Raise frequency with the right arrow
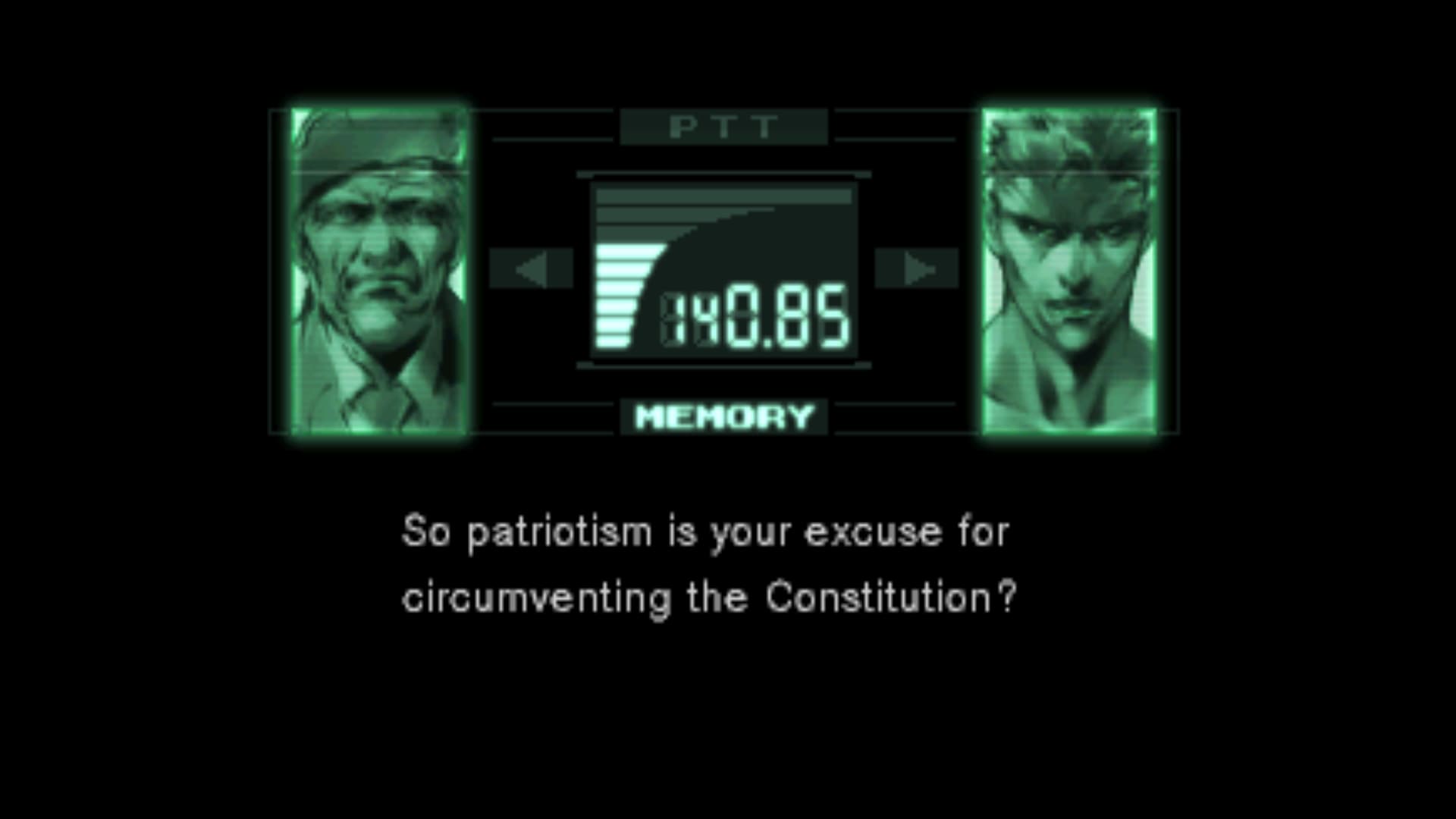The width and height of the screenshot is (1456, 819). click(x=917, y=268)
